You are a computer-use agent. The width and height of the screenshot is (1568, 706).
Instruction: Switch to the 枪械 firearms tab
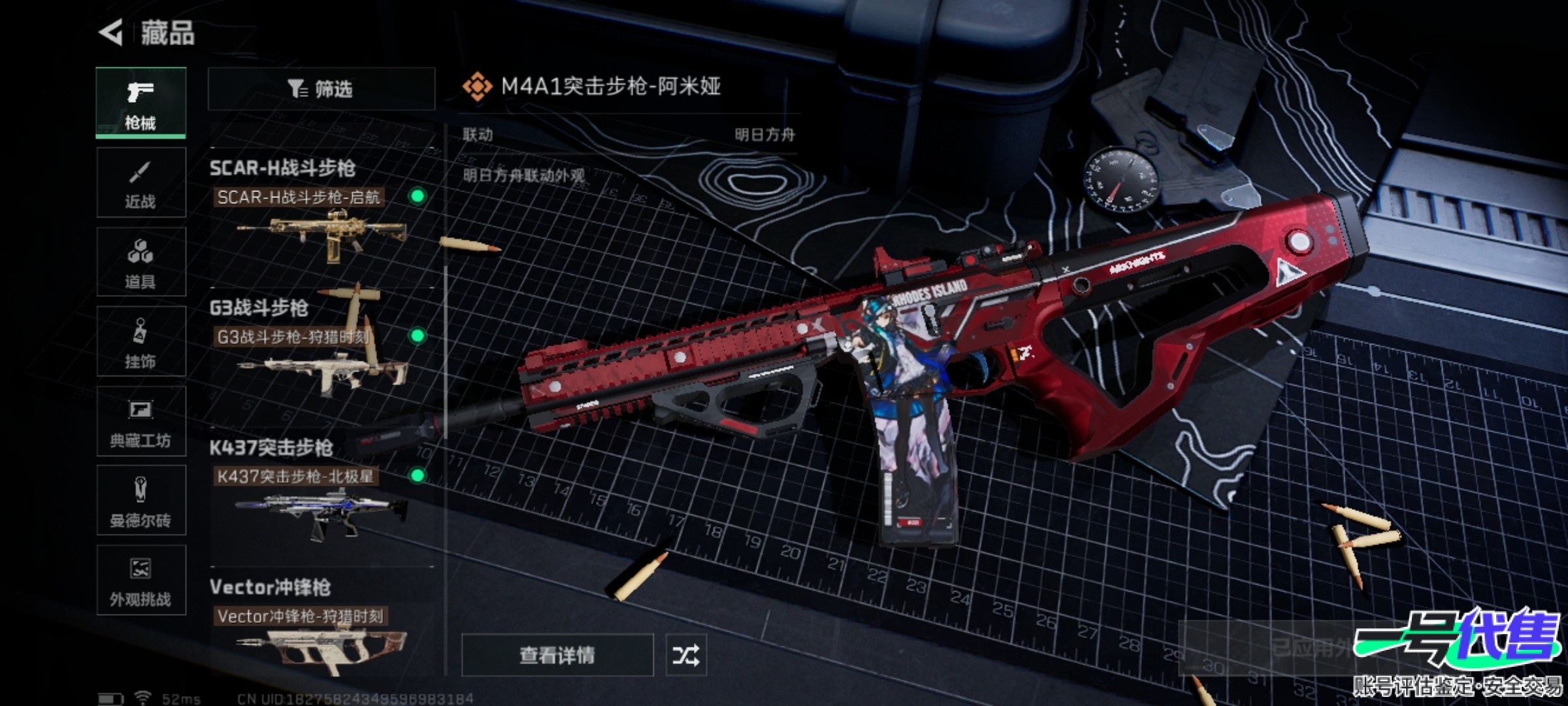(140, 103)
